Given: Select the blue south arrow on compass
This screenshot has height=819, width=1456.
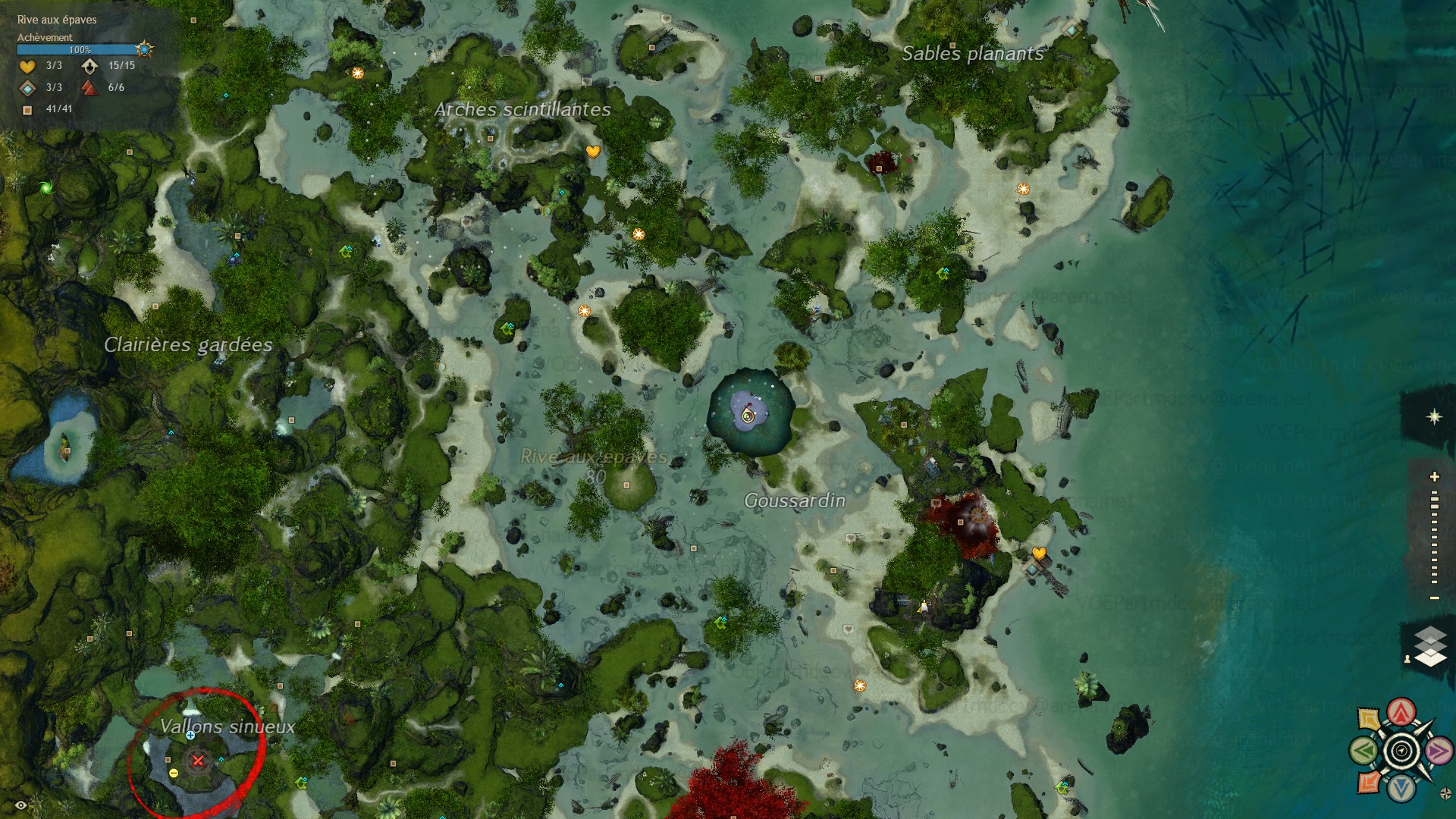Looking at the screenshot, I should [1401, 789].
